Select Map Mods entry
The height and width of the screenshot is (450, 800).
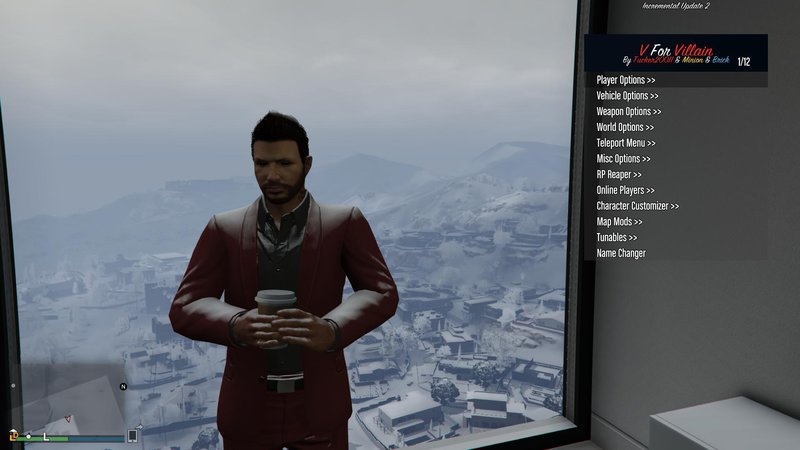(619, 222)
